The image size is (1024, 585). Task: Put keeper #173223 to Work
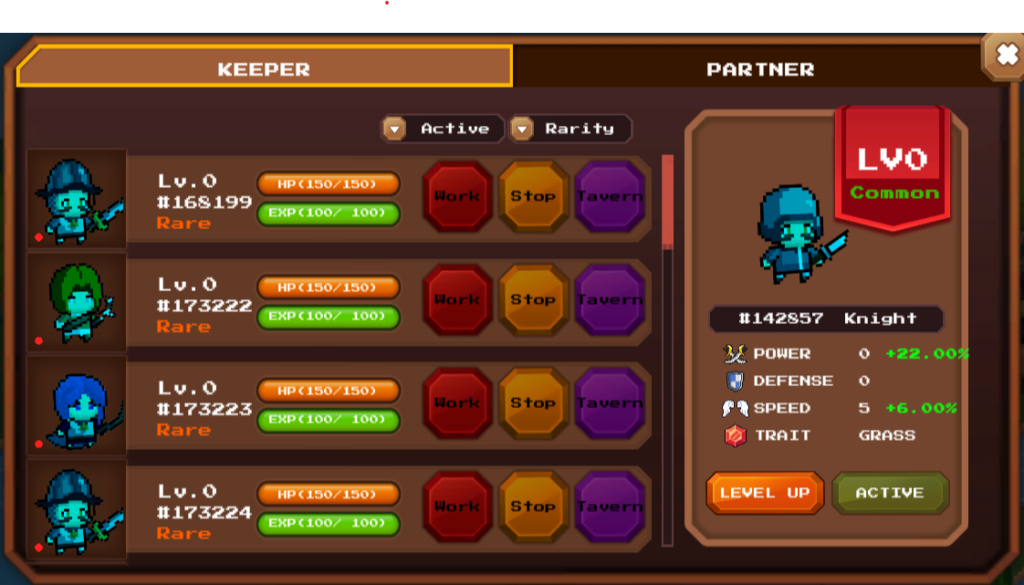click(457, 403)
